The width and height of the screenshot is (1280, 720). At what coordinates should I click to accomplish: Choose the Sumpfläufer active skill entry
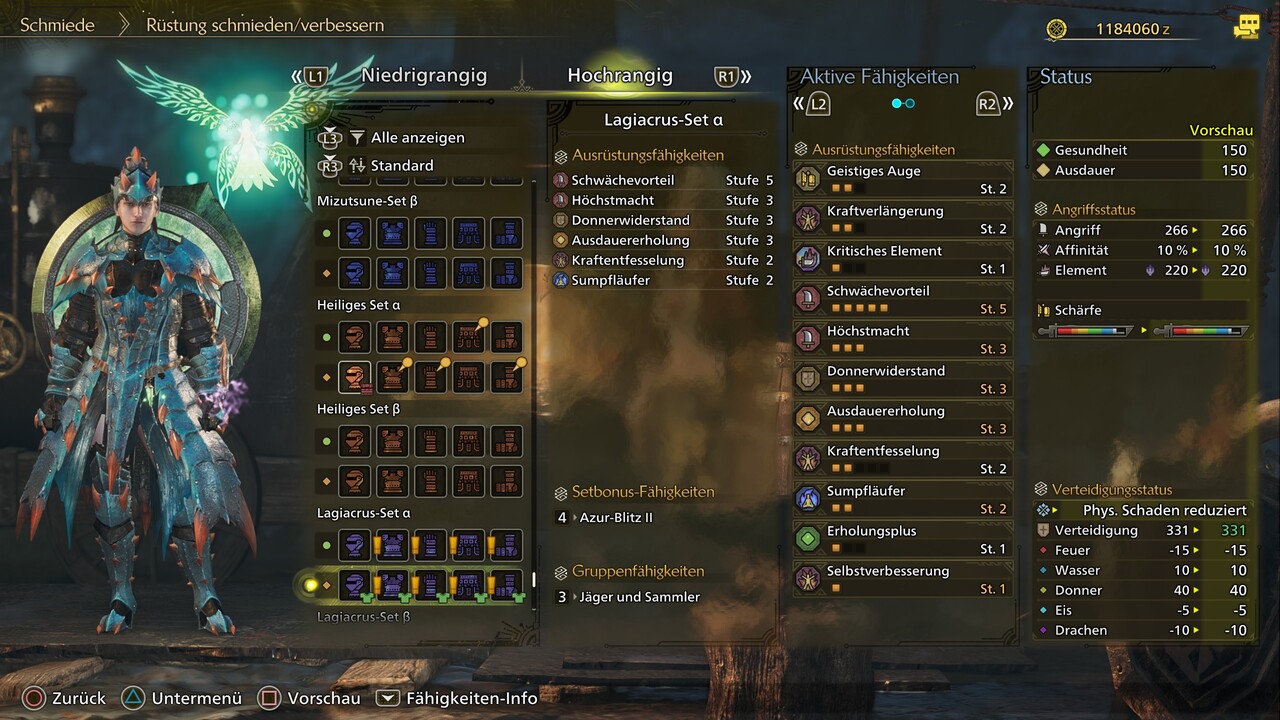point(903,499)
